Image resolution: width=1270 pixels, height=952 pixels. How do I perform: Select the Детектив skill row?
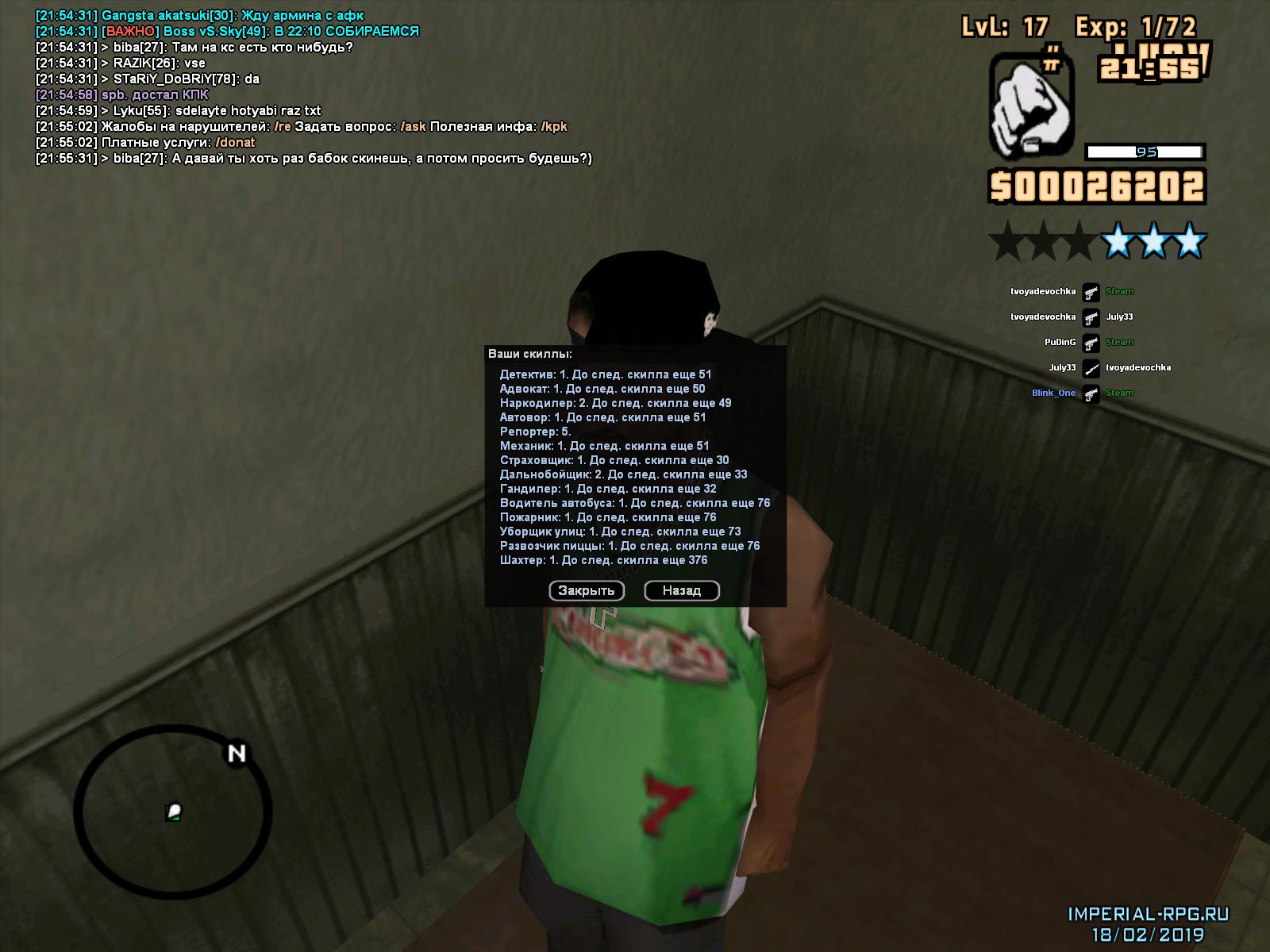click(x=606, y=374)
